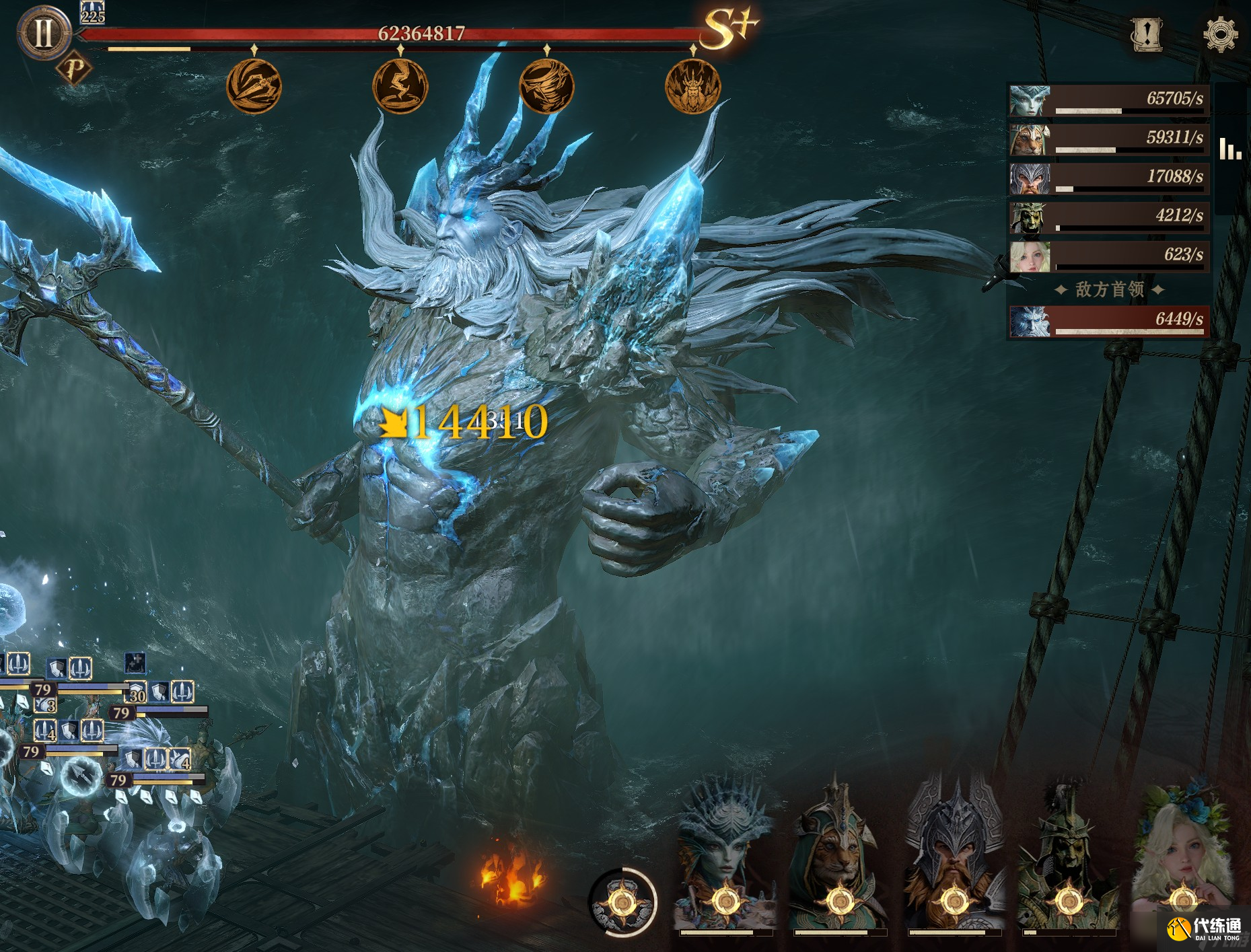
Task: Select the 59311/s tiger hero damage row
Action: pos(1108,139)
